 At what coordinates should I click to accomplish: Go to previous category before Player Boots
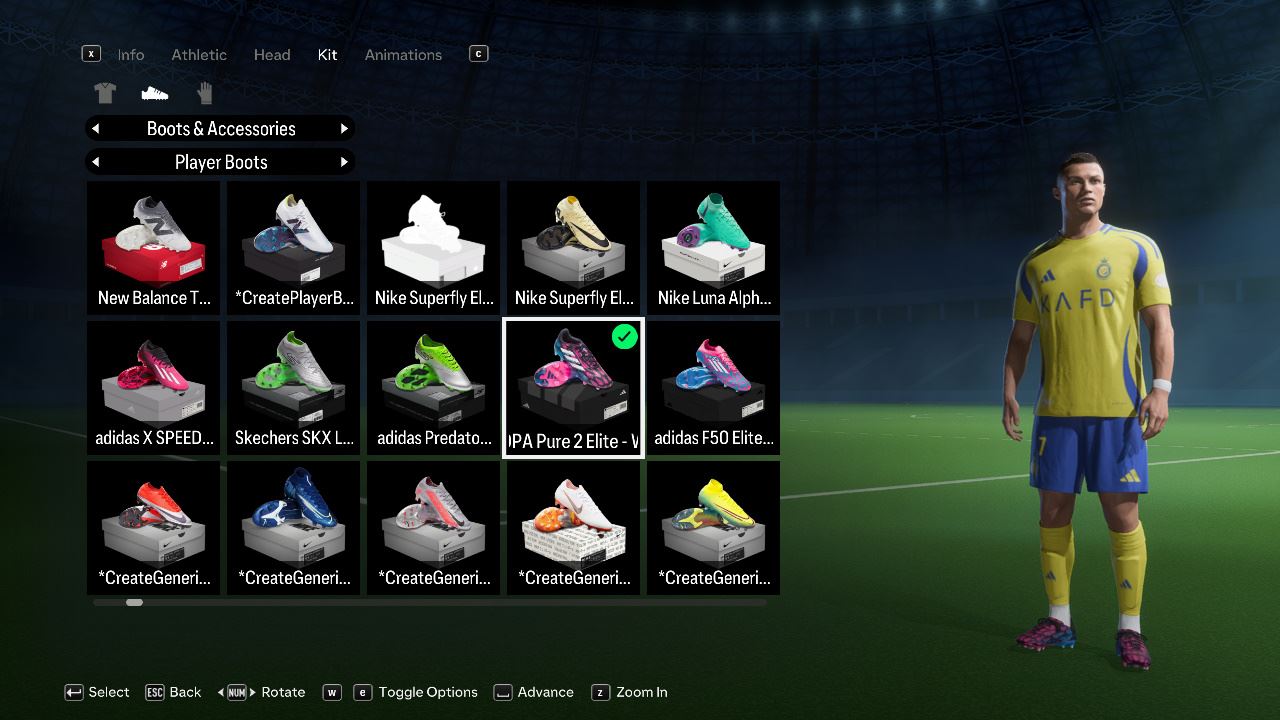(96, 162)
